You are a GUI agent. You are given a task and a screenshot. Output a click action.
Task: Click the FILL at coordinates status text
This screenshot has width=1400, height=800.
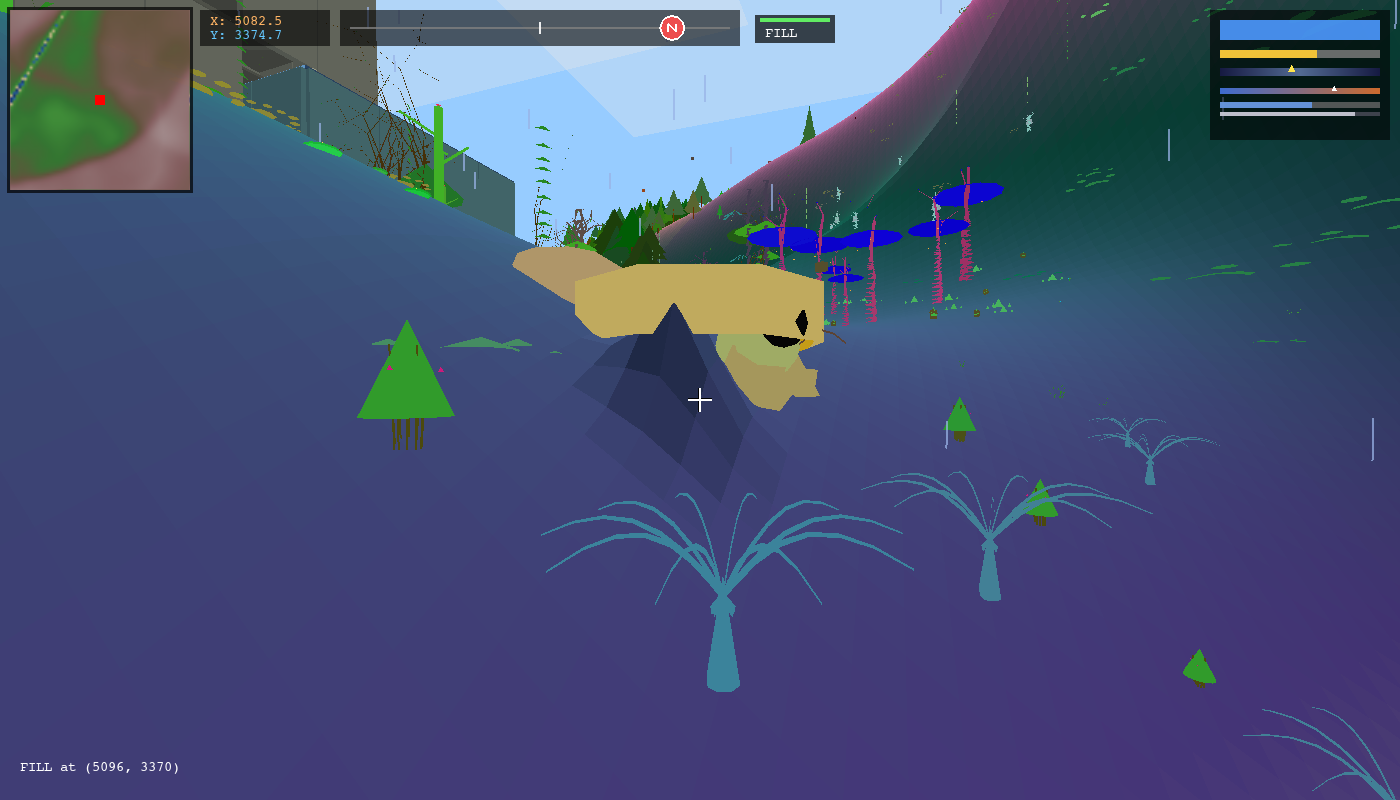click(100, 767)
